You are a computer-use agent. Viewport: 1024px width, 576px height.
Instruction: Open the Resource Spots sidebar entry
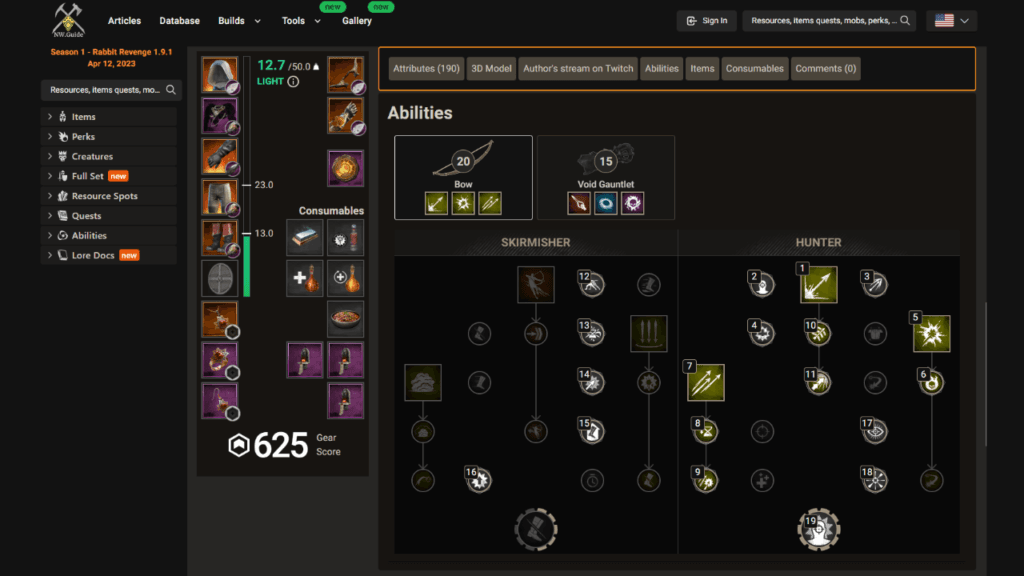click(x=104, y=196)
